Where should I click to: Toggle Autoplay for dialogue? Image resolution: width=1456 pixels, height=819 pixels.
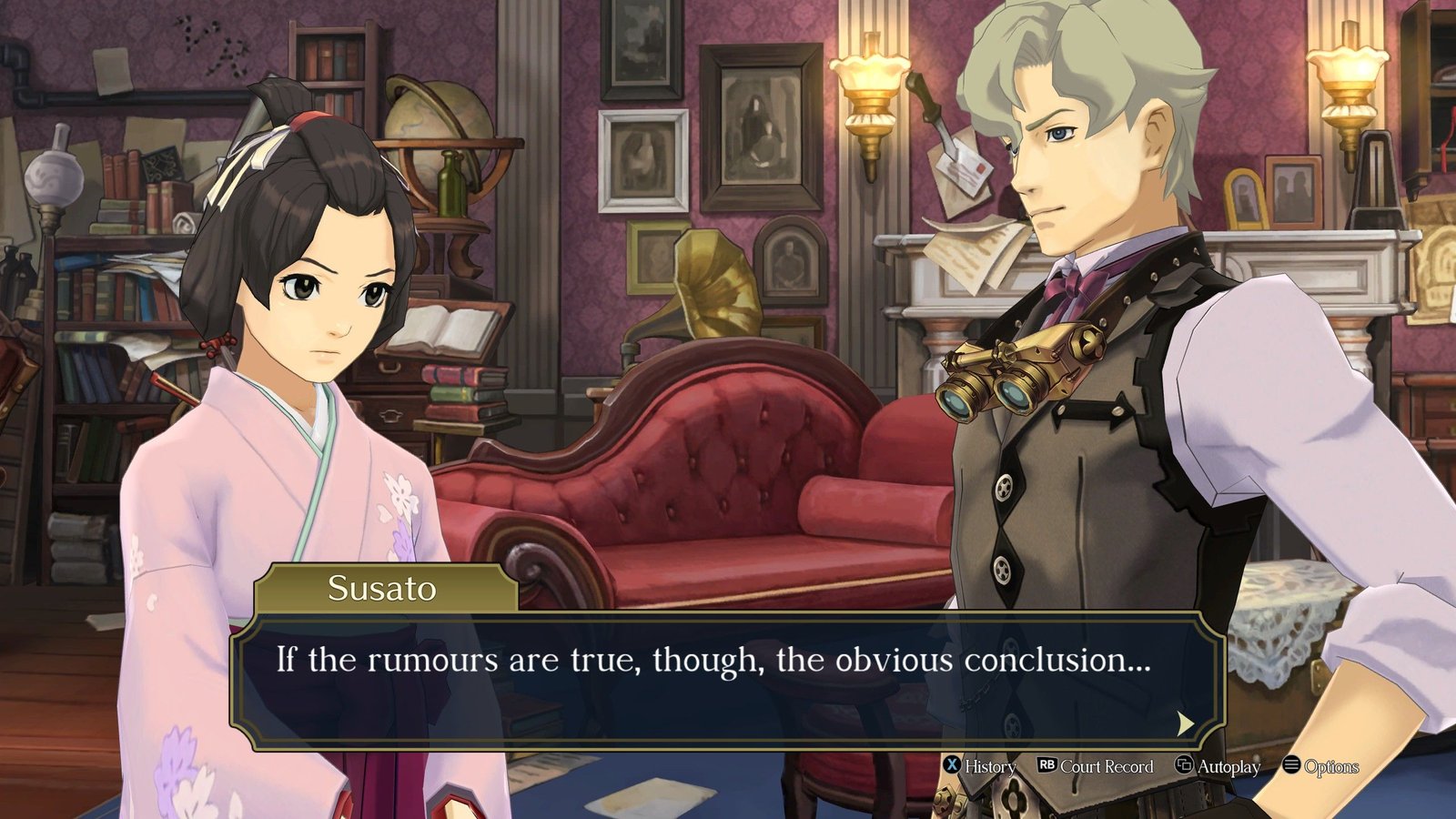pos(1218,766)
